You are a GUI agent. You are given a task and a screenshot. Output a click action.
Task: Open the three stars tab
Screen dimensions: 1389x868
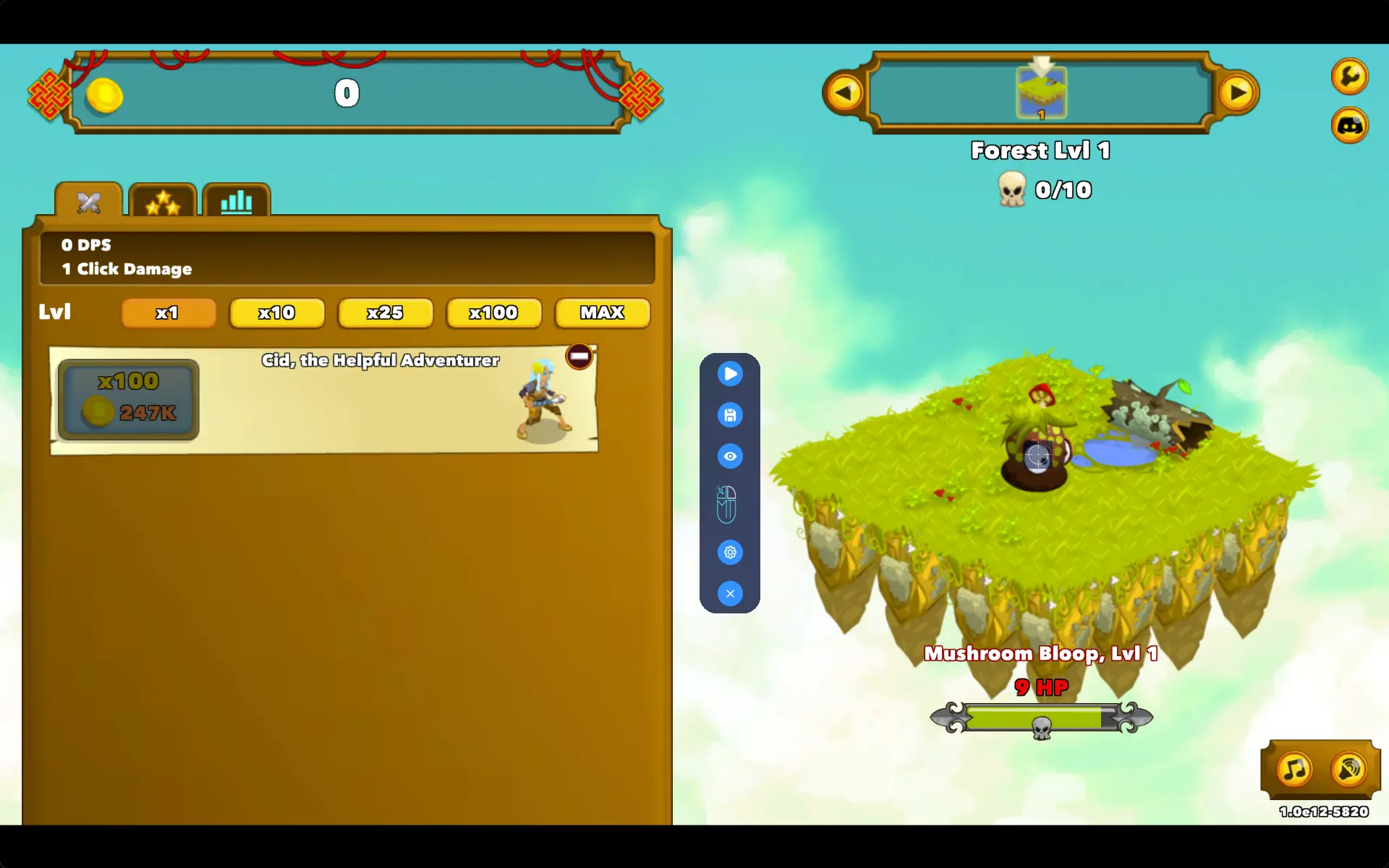[x=163, y=203]
